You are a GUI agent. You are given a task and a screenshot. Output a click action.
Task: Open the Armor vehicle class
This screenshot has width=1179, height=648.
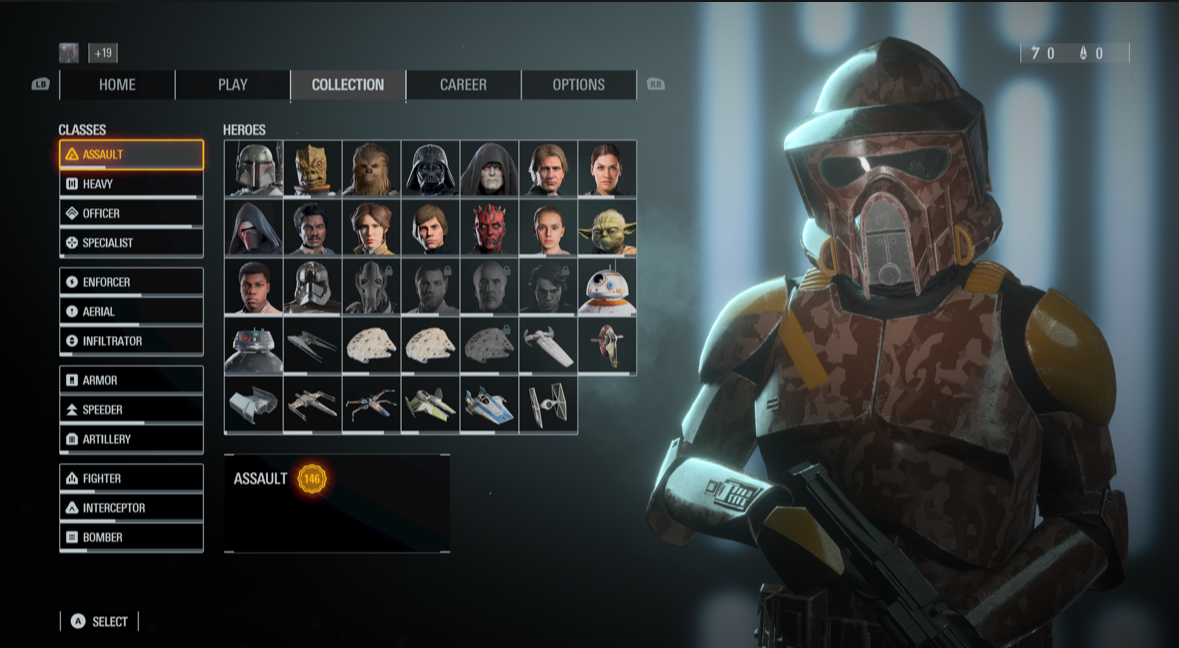click(131, 380)
